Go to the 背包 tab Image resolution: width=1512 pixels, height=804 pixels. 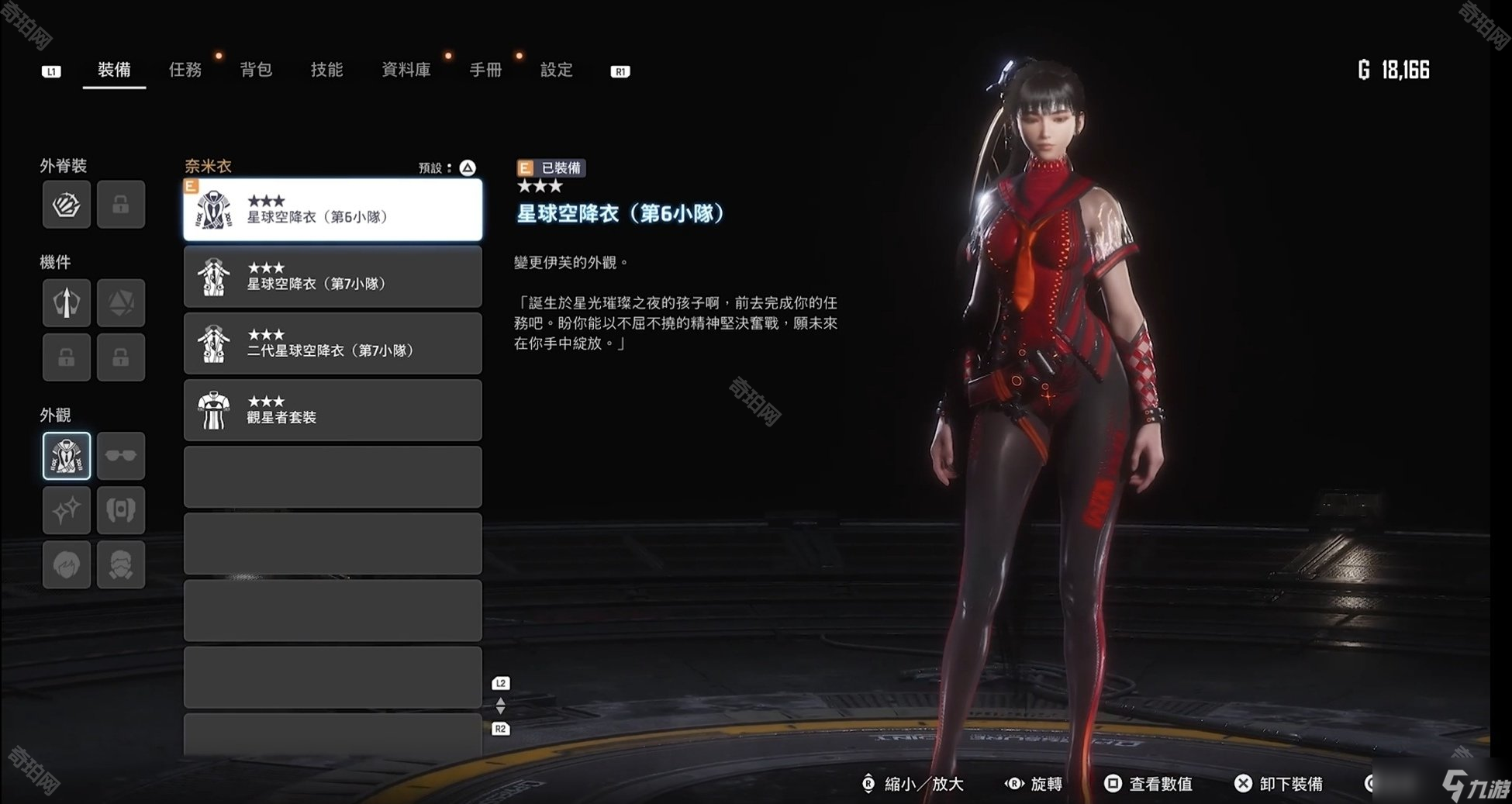[x=256, y=71]
